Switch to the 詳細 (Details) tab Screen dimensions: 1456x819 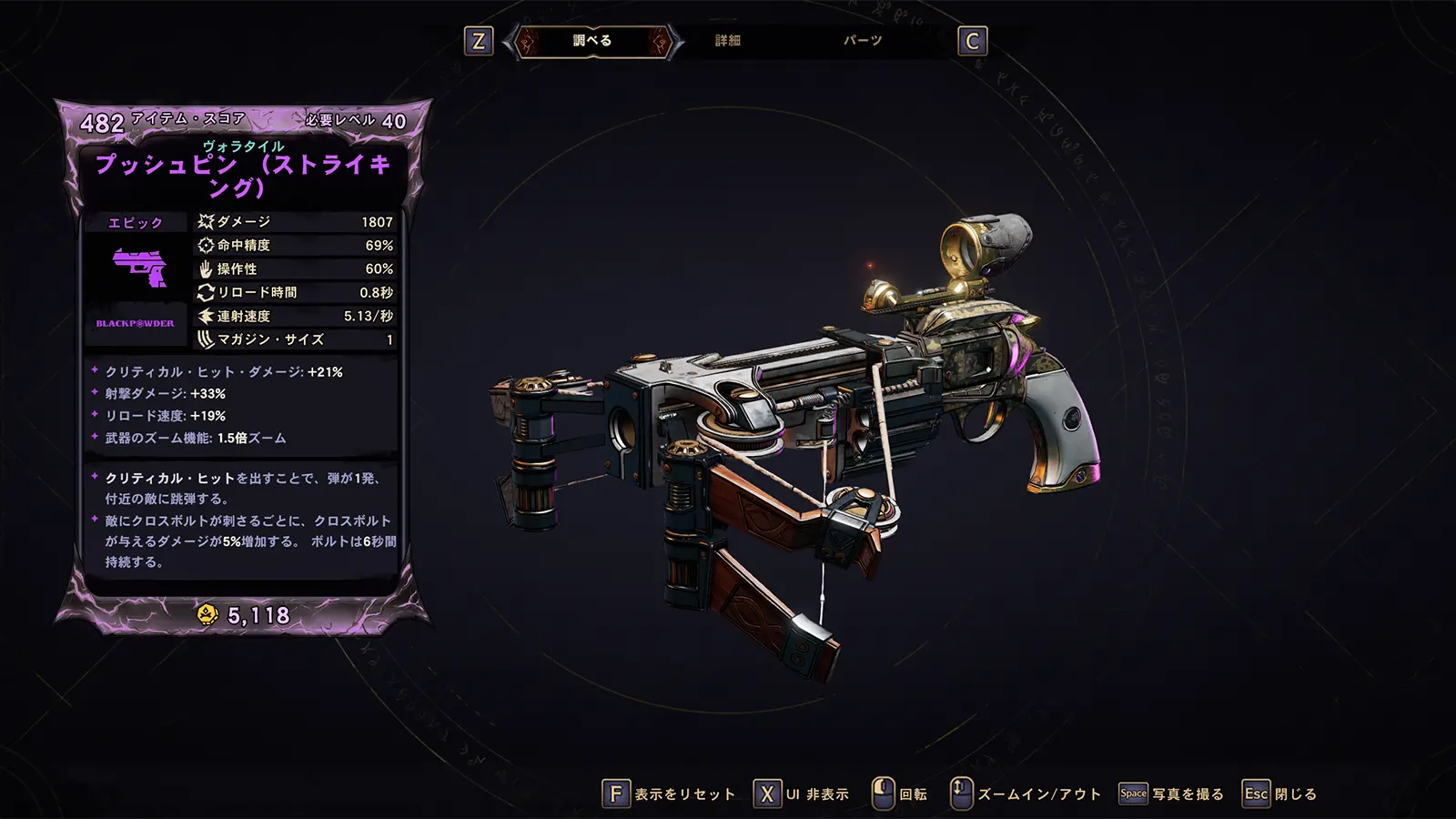point(727,41)
